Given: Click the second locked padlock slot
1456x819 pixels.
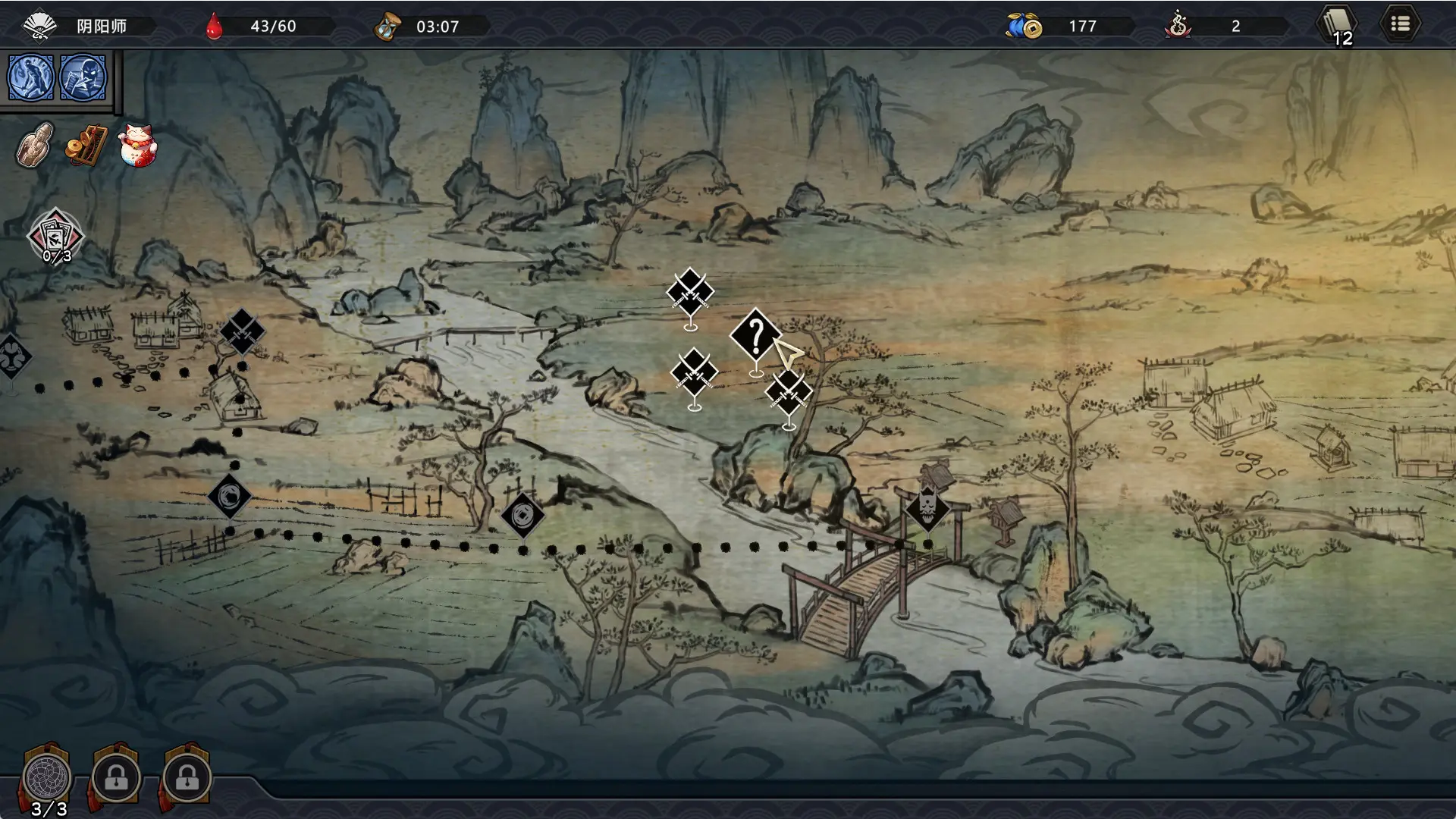Looking at the screenshot, I should click(x=186, y=777).
